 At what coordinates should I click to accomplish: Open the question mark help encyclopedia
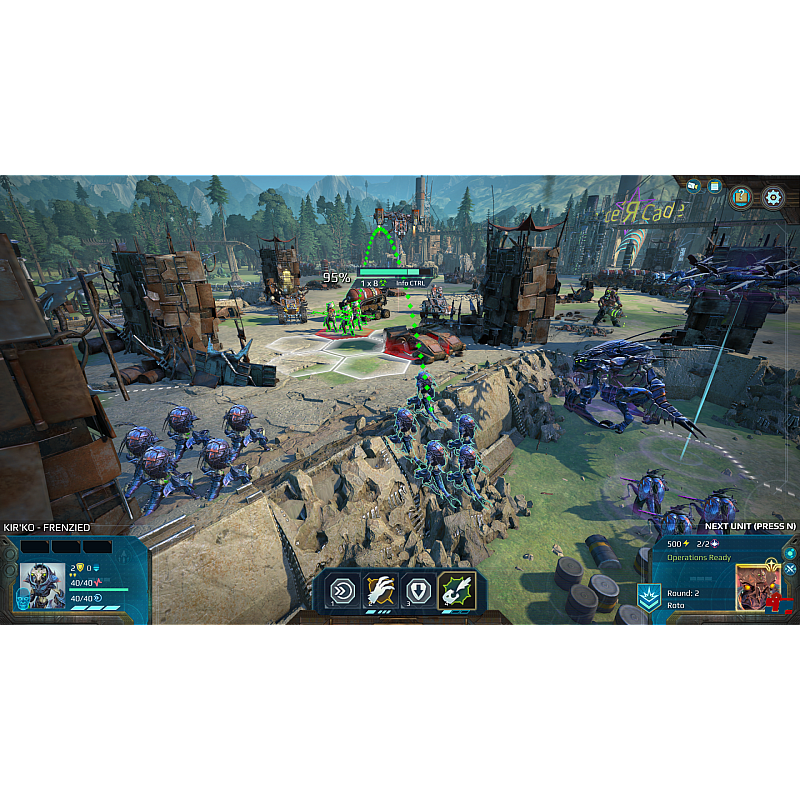pyautogui.click(x=741, y=197)
